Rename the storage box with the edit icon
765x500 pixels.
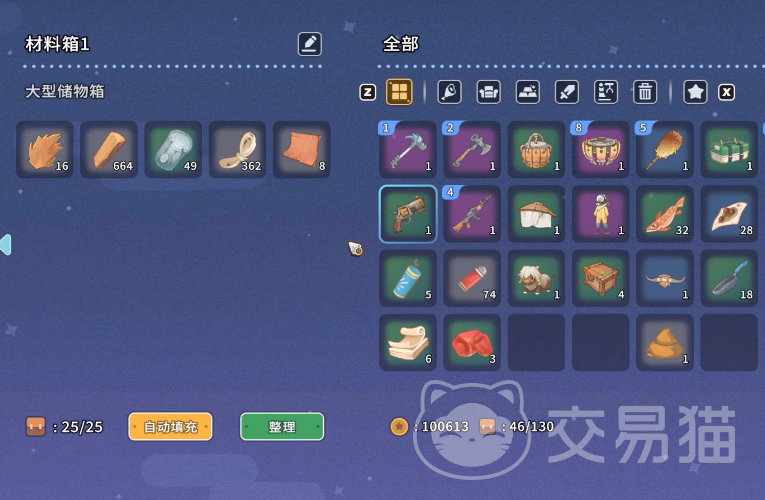click(x=310, y=44)
